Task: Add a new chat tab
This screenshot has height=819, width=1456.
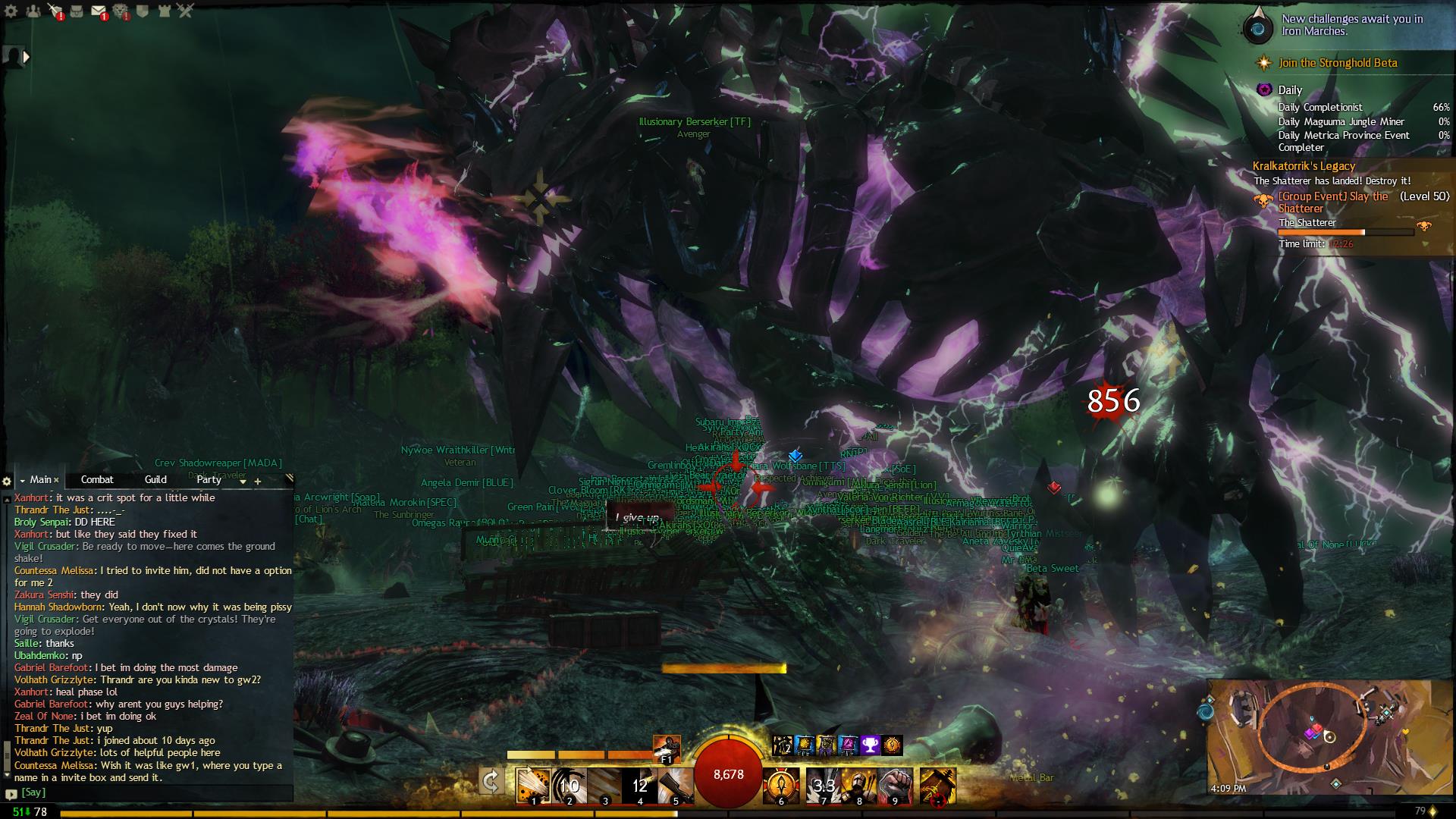Action: (x=258, y=481)
